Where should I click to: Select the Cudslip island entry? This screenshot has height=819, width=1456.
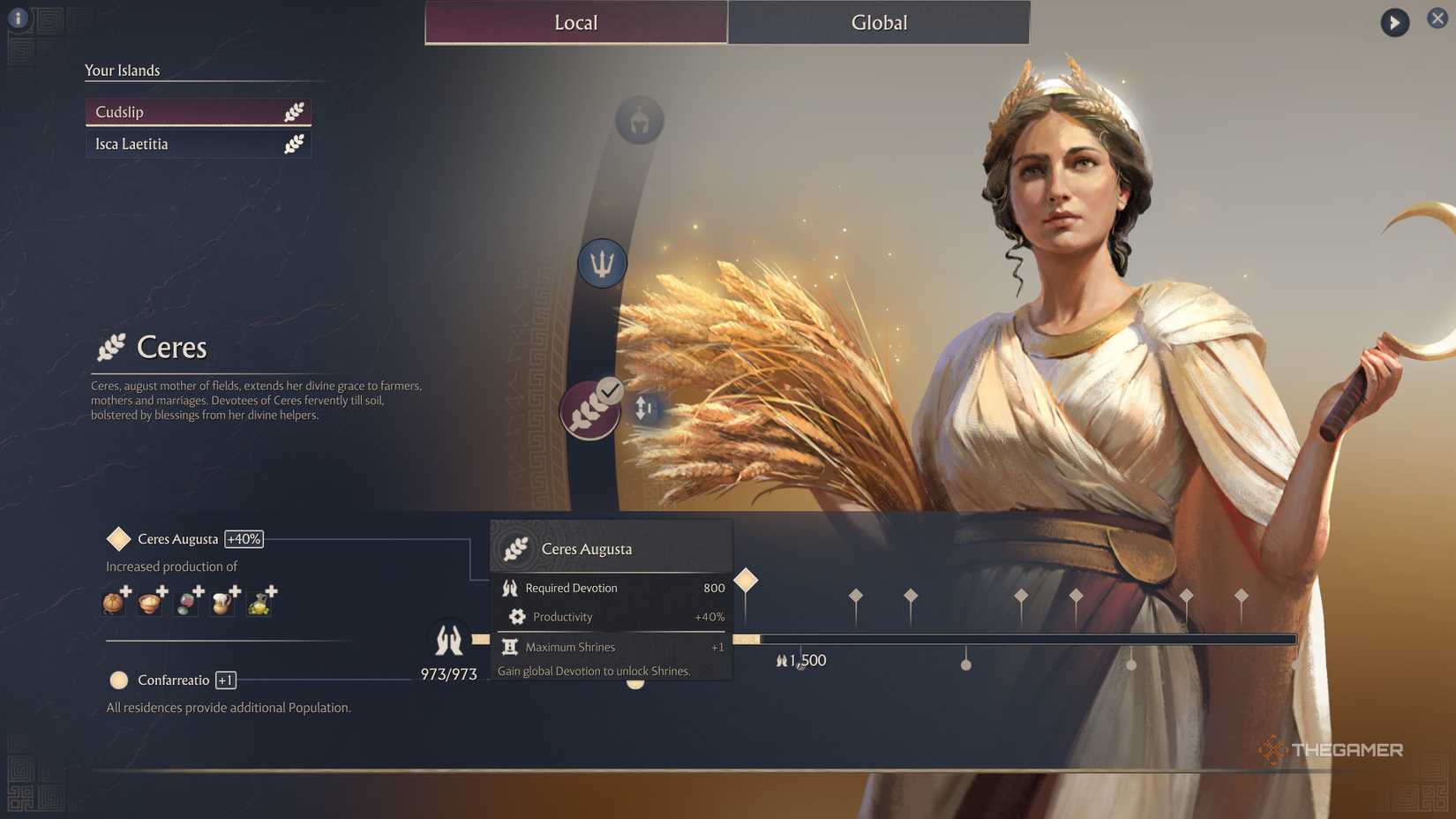198,111
